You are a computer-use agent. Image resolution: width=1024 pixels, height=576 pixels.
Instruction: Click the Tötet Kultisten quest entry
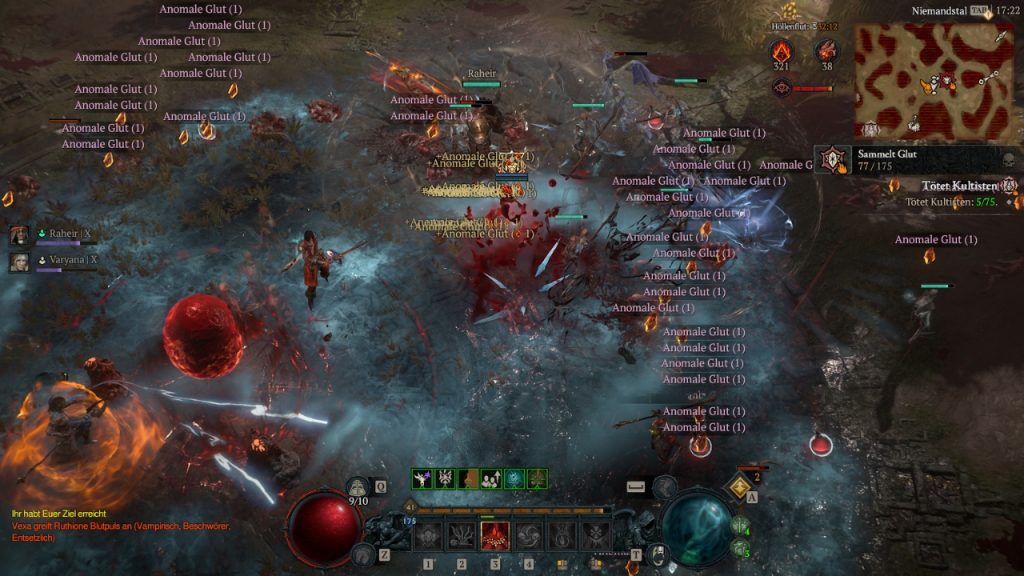959,187
